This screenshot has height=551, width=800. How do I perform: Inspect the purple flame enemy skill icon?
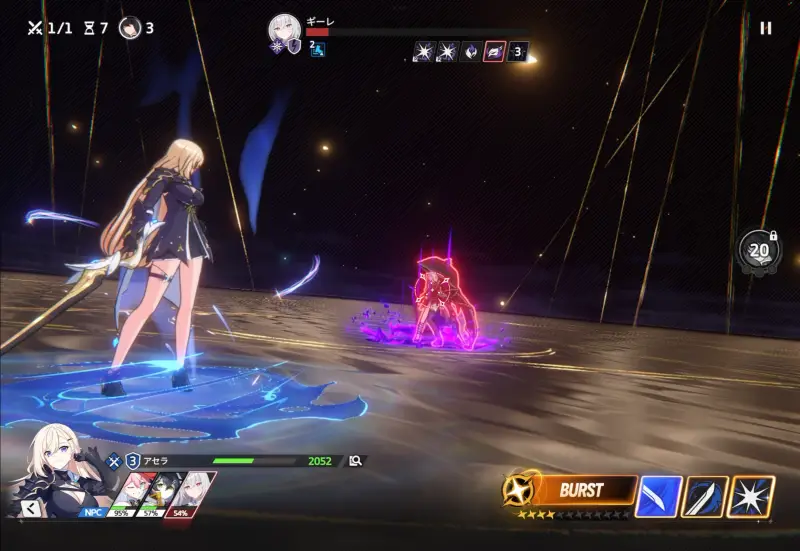470,50
